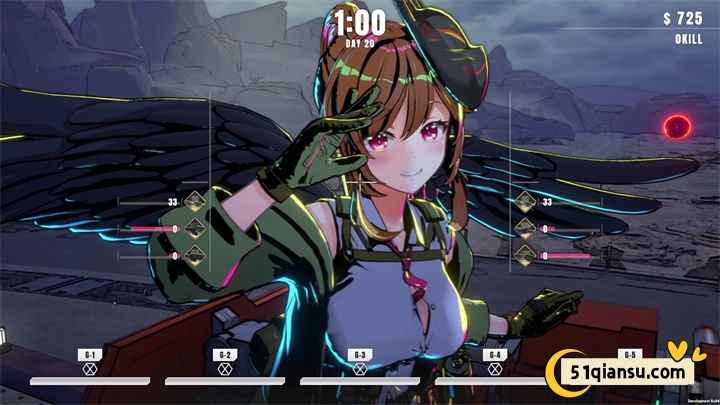Choose the G-2 slot
This screenshot has height=405, width=720.
(225, 361)
